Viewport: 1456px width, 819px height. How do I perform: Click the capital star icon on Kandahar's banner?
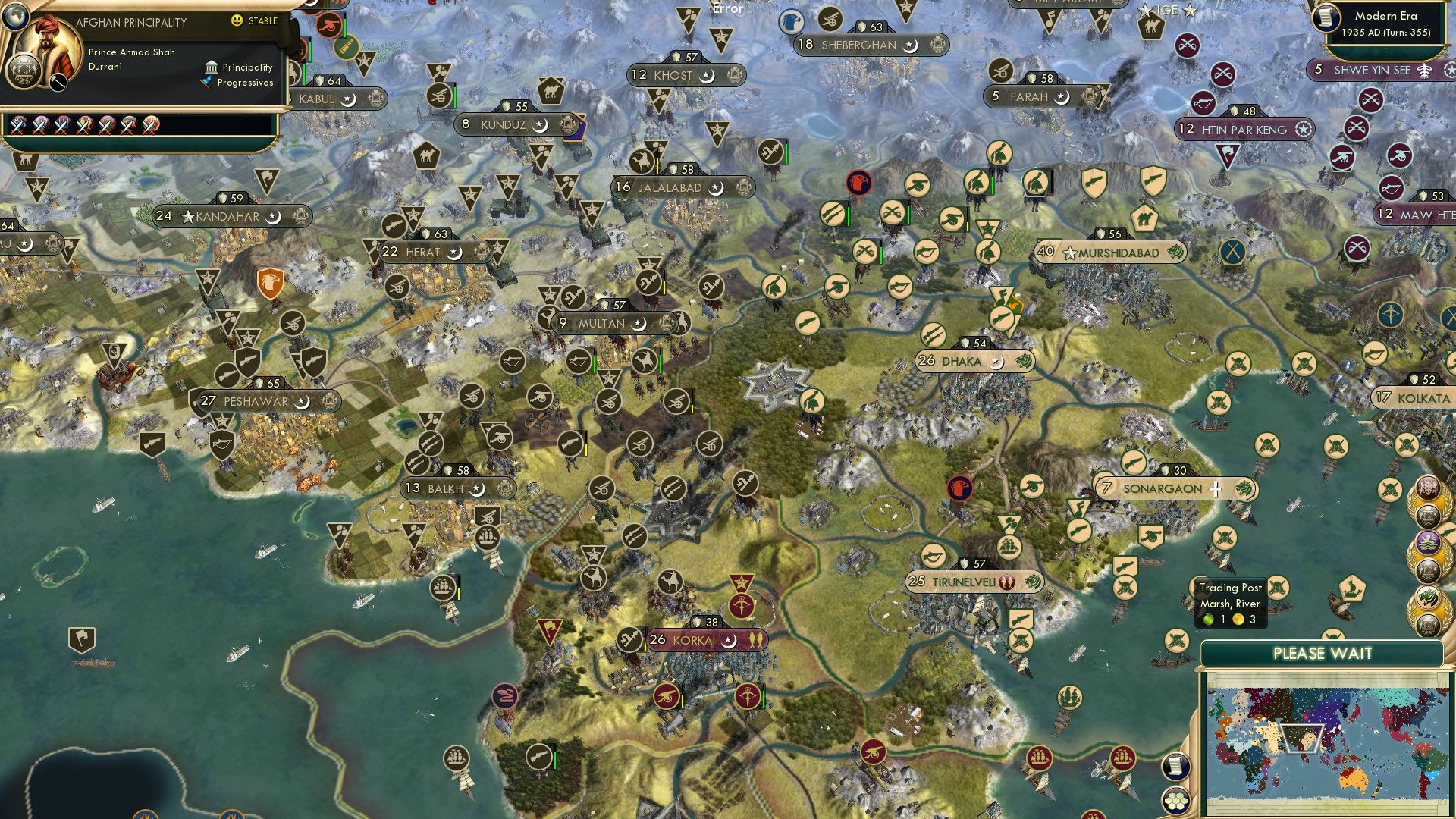tap(187, 215)
